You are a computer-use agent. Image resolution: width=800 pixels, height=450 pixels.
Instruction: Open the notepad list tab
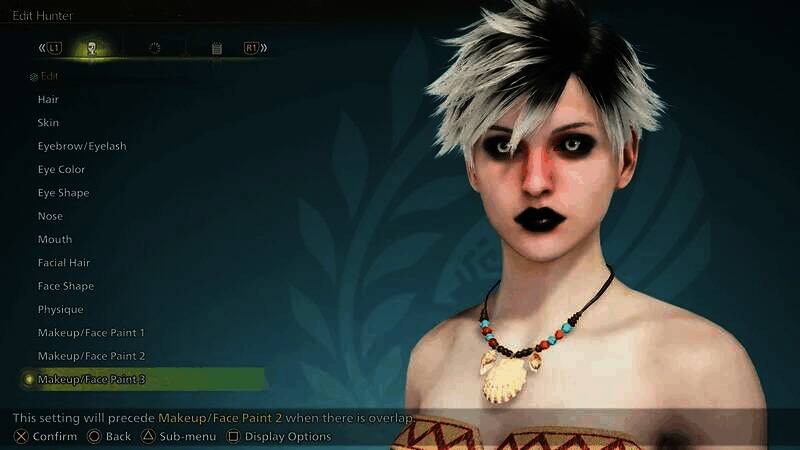(217, 48)
